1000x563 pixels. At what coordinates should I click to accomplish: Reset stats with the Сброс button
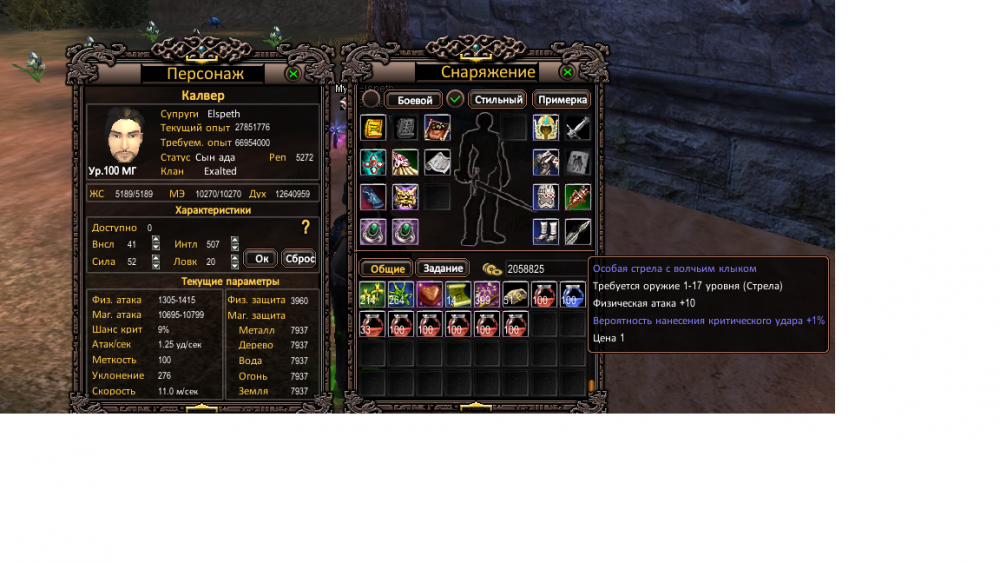click(299, 258)
